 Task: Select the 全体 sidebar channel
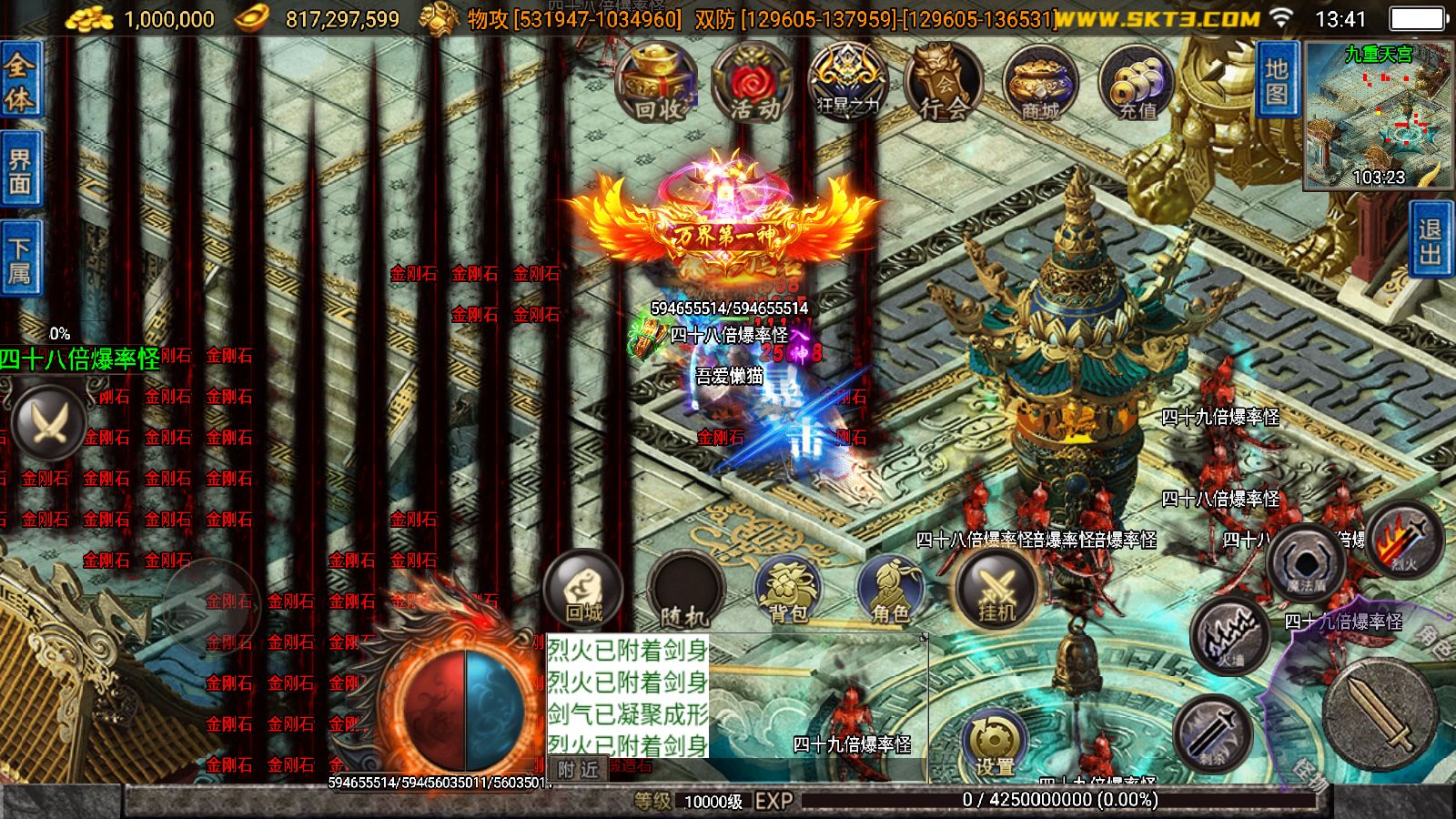pyautogui.click(x=19, y=82)
